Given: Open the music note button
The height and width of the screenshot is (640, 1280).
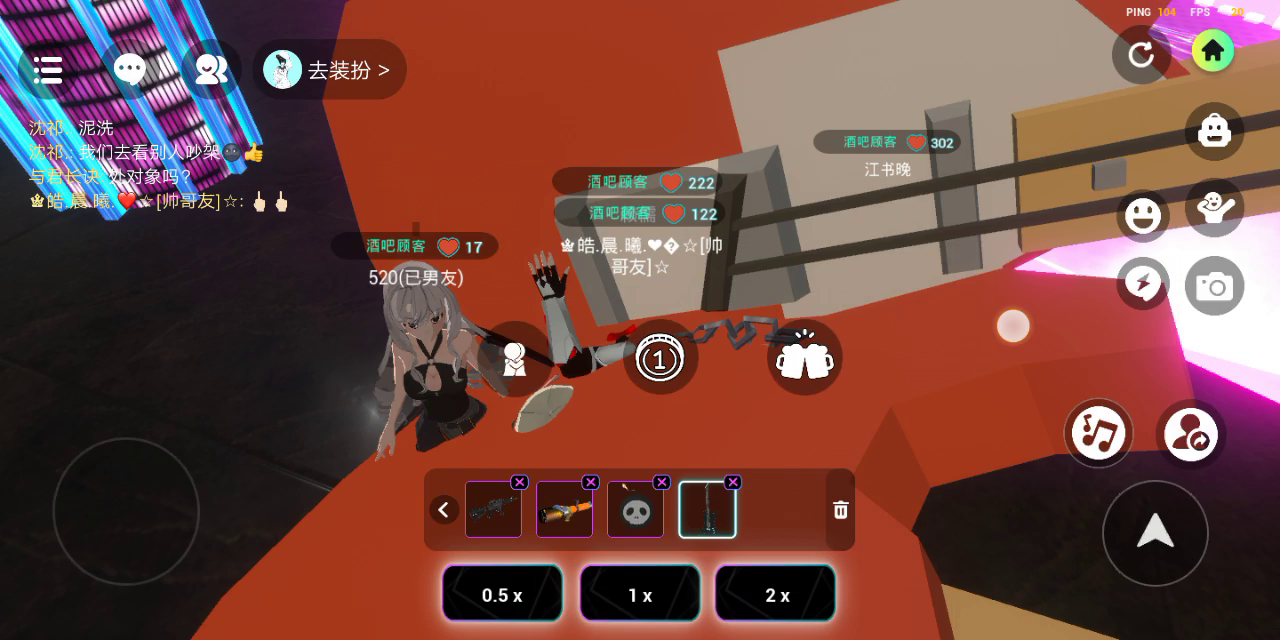Looking at the screenshot, I should (1098, 433).
